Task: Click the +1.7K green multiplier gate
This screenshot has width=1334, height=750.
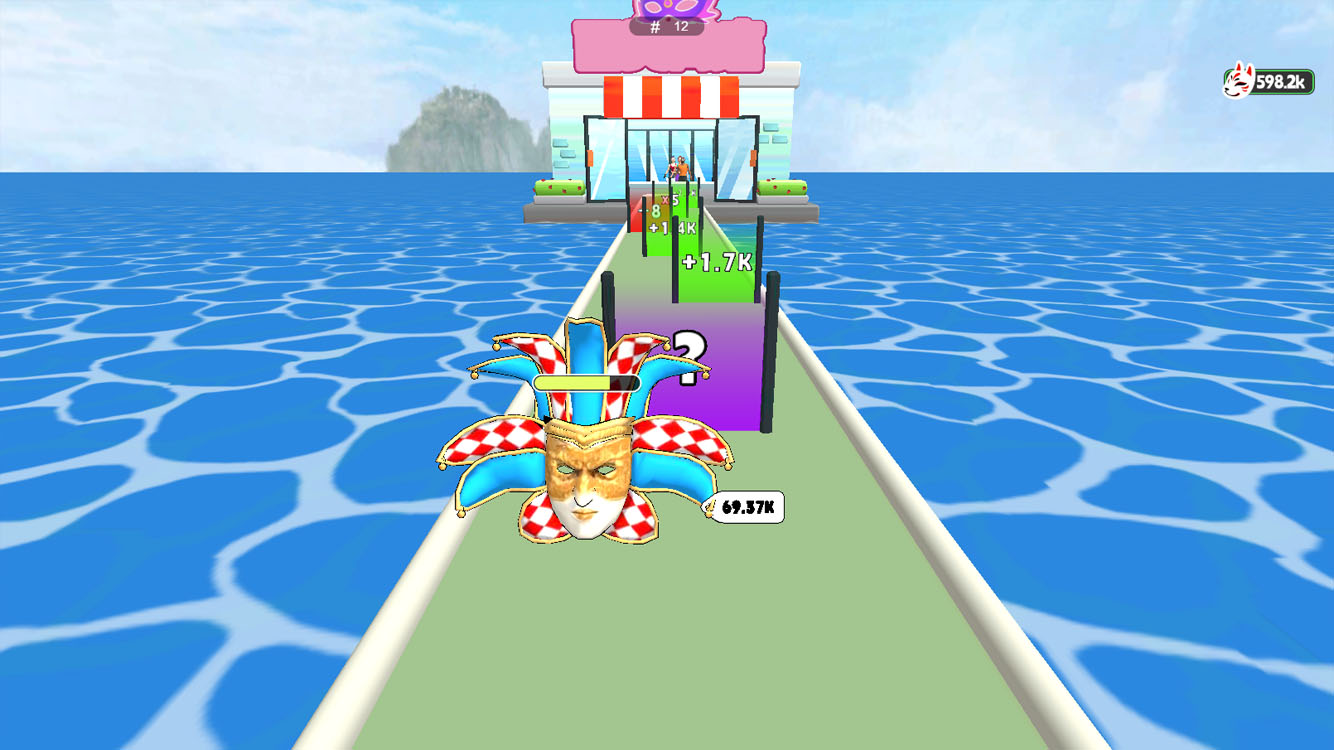Action: pyautogui.click(x=715, y=262)
